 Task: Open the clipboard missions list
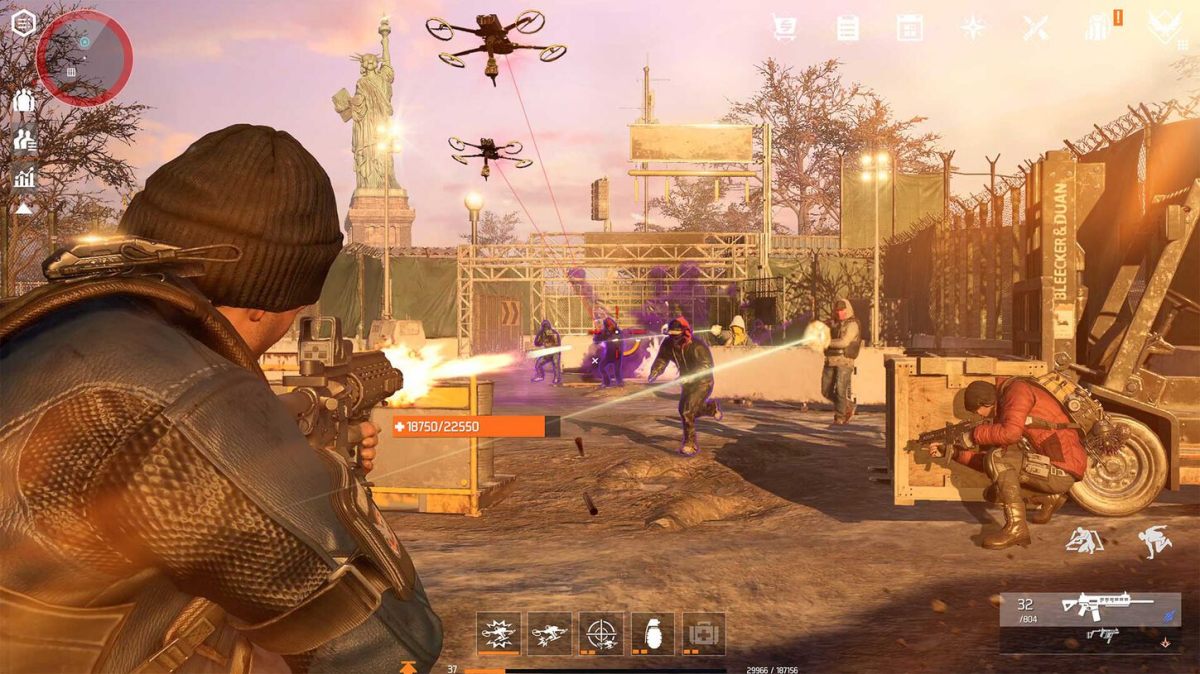(847, 27)
